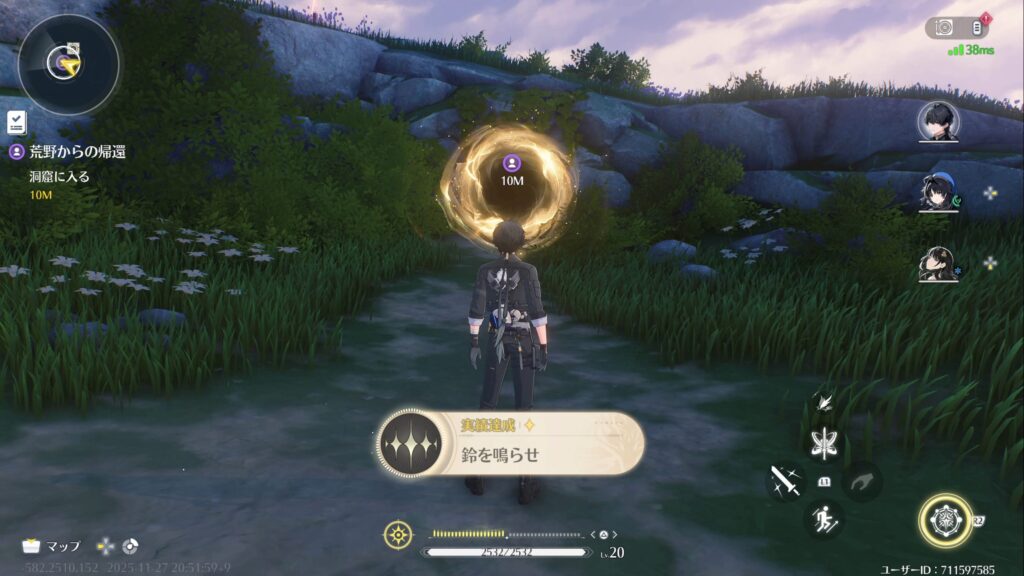The height and width of the screenshot is (576, 1024).
Task: Switch to the bottom party member portrait
Action: pos(938,264)
